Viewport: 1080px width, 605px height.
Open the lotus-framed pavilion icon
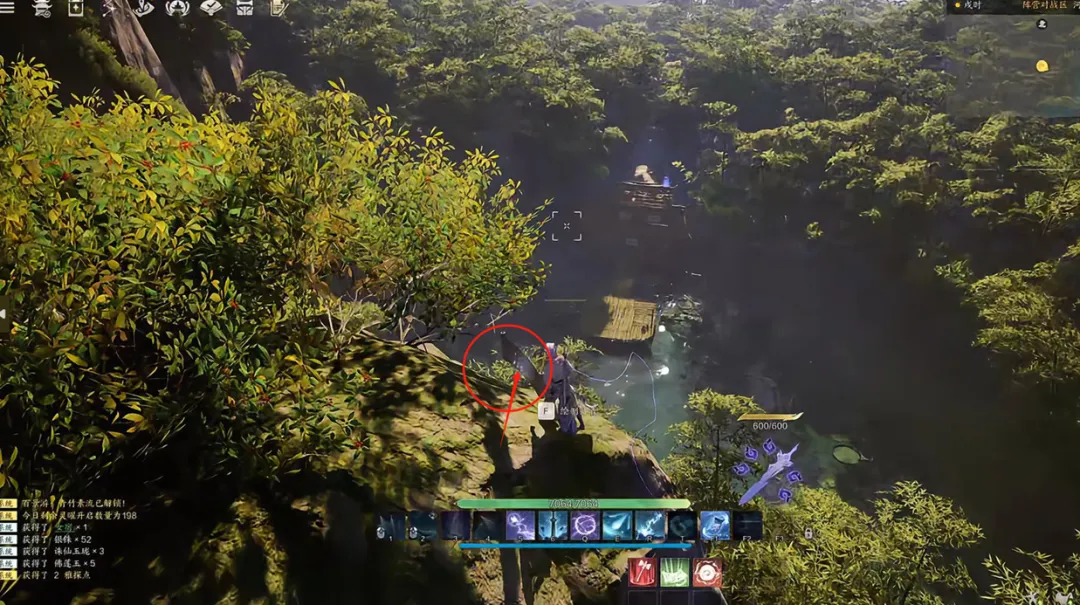coord(177,8)
